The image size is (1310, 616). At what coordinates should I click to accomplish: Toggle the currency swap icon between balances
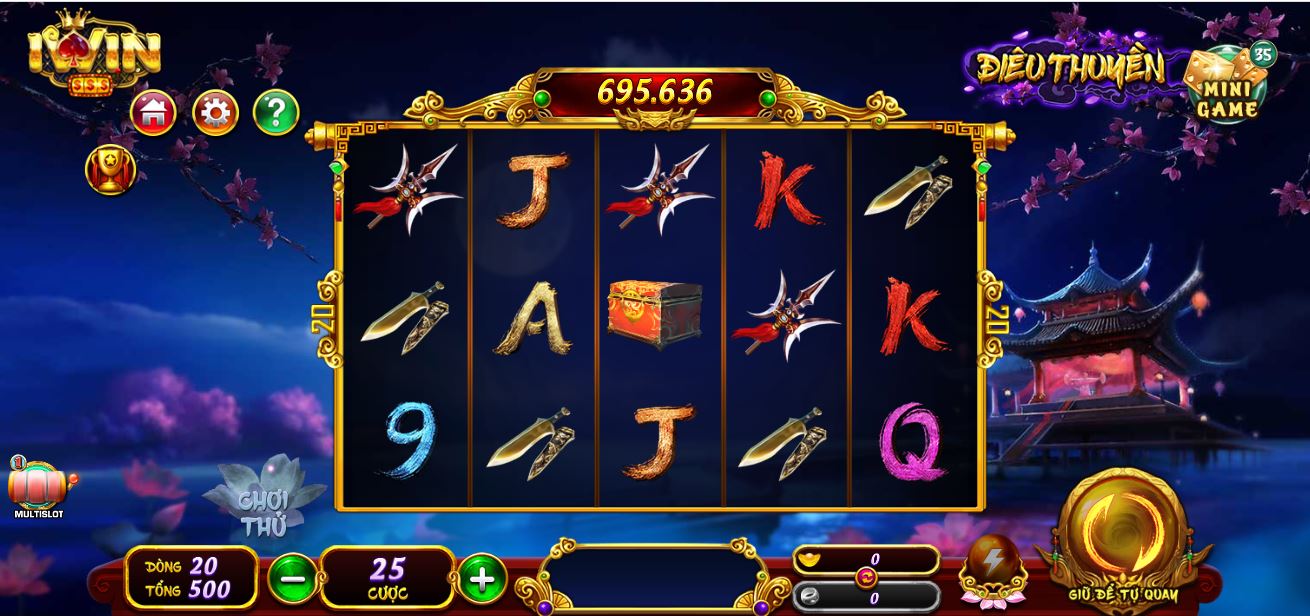pyautogui.click(x=866, y=578)
